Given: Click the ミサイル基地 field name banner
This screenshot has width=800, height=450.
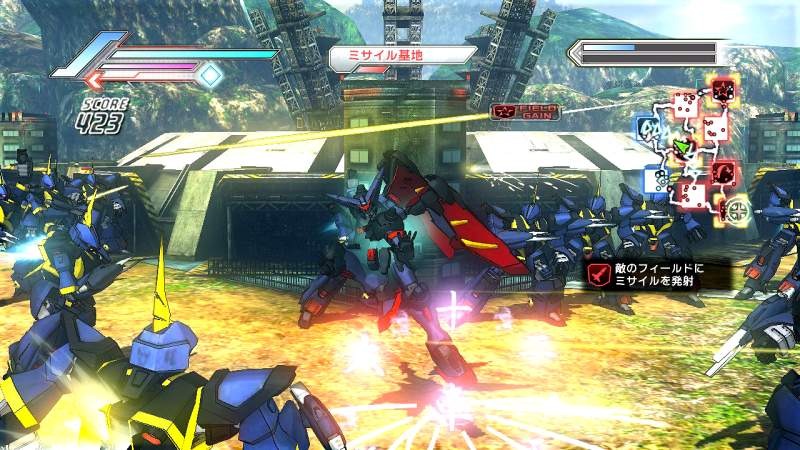Looking at the screenshot, I should [x=401, y=57].
